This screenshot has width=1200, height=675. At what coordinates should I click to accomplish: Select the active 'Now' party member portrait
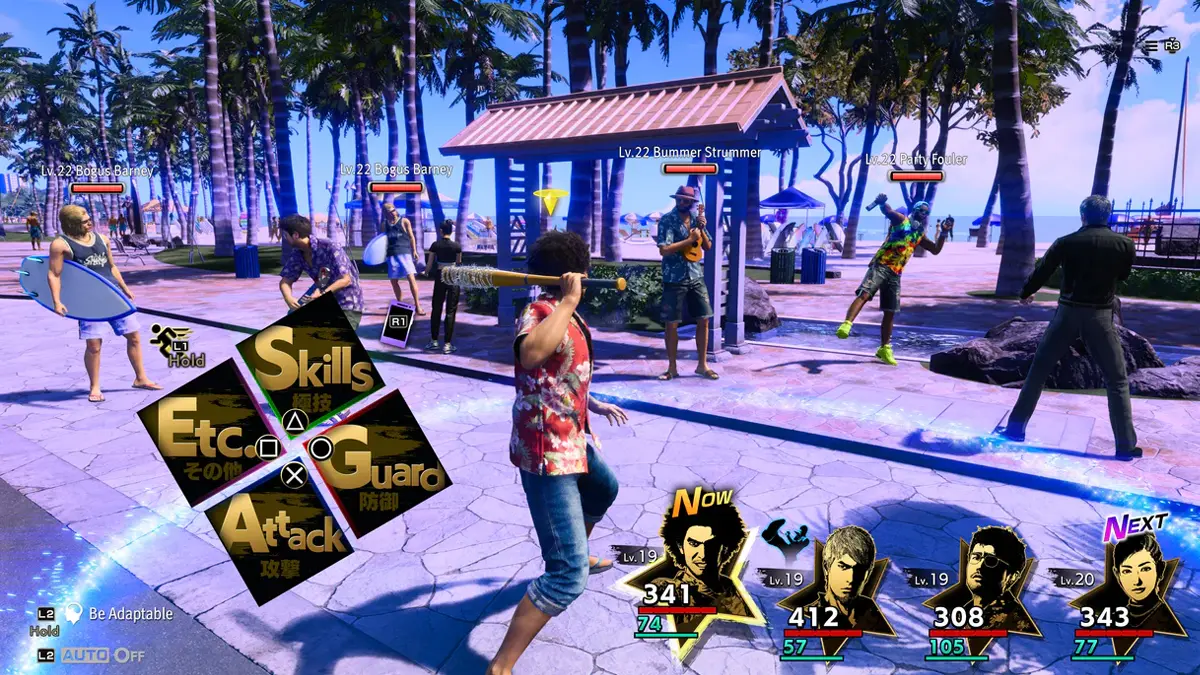[x=688, y=570]
